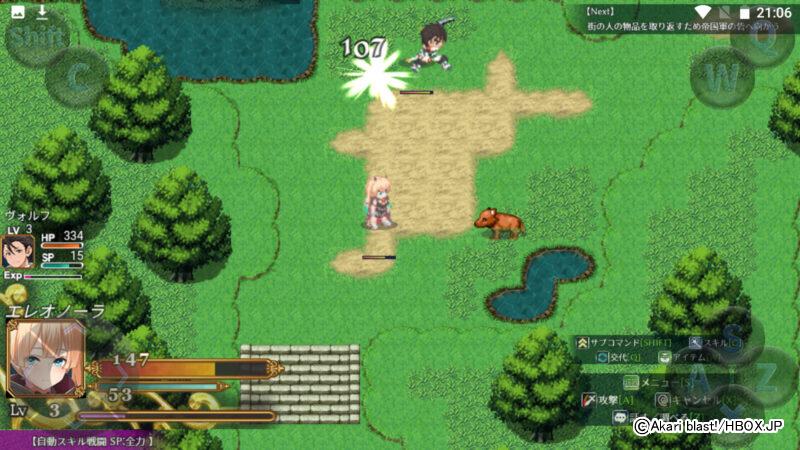Select the ヴォルフ party member portrait
This screenshot has height=450, width=800.
pos(19,248)
